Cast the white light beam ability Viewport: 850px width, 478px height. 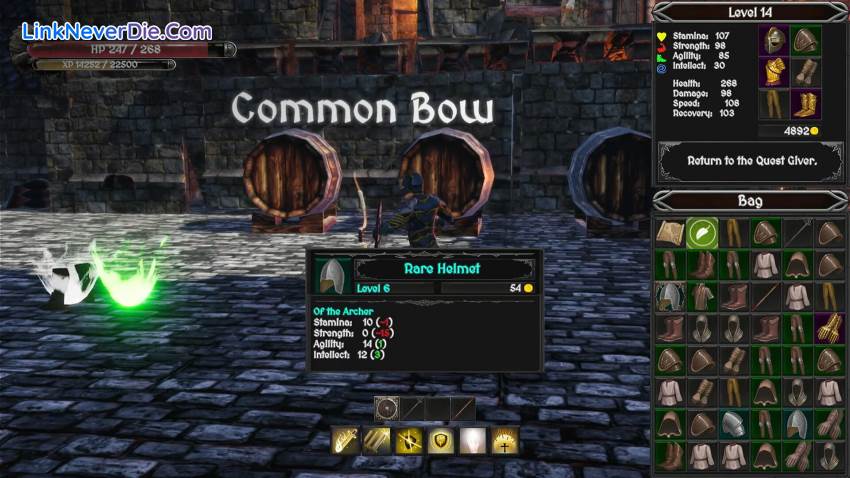point(471,441)
